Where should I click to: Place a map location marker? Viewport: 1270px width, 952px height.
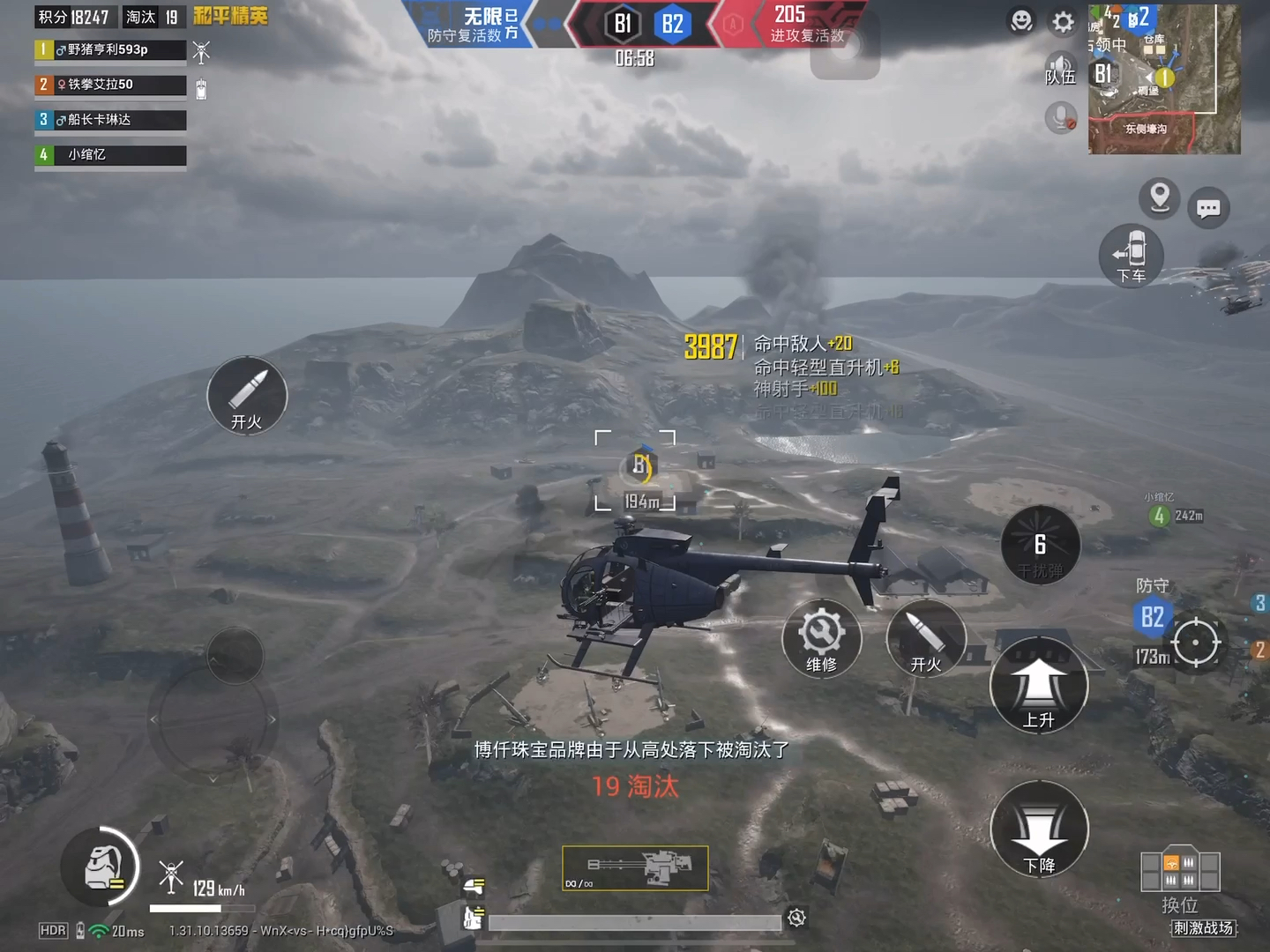click(x=1160, y=198)
